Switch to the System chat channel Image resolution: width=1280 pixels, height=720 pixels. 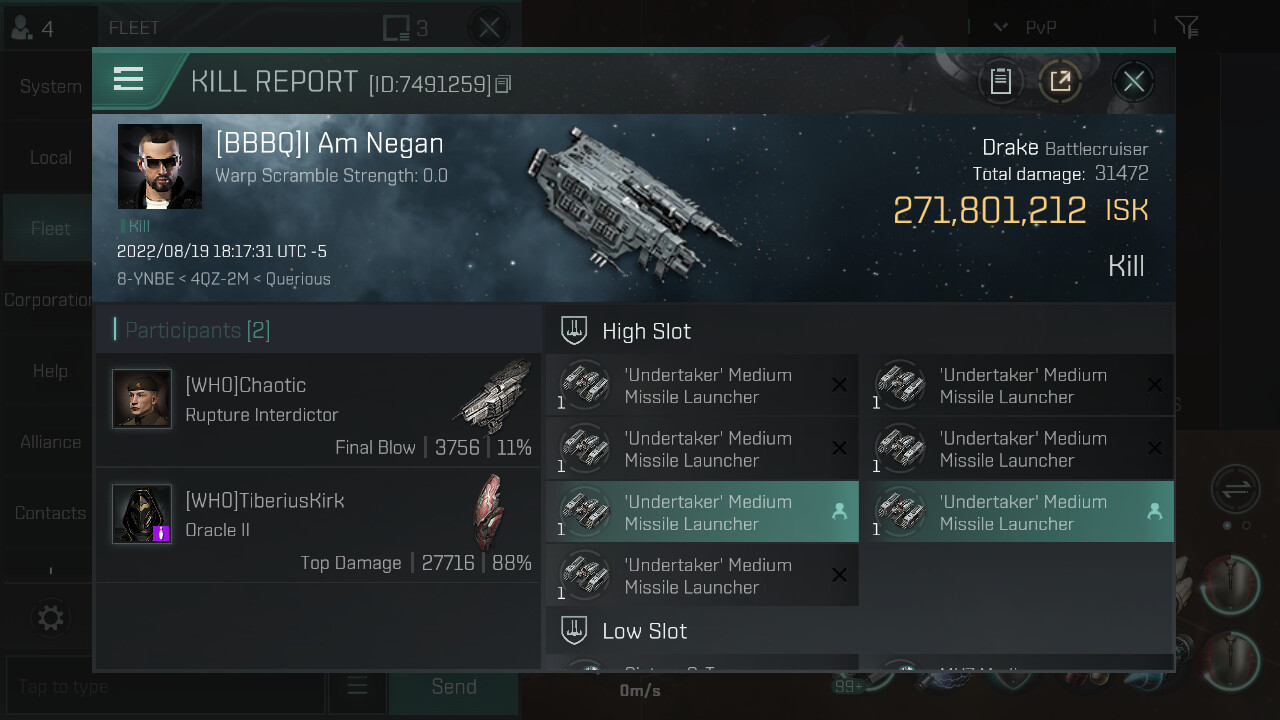(50, 87)
